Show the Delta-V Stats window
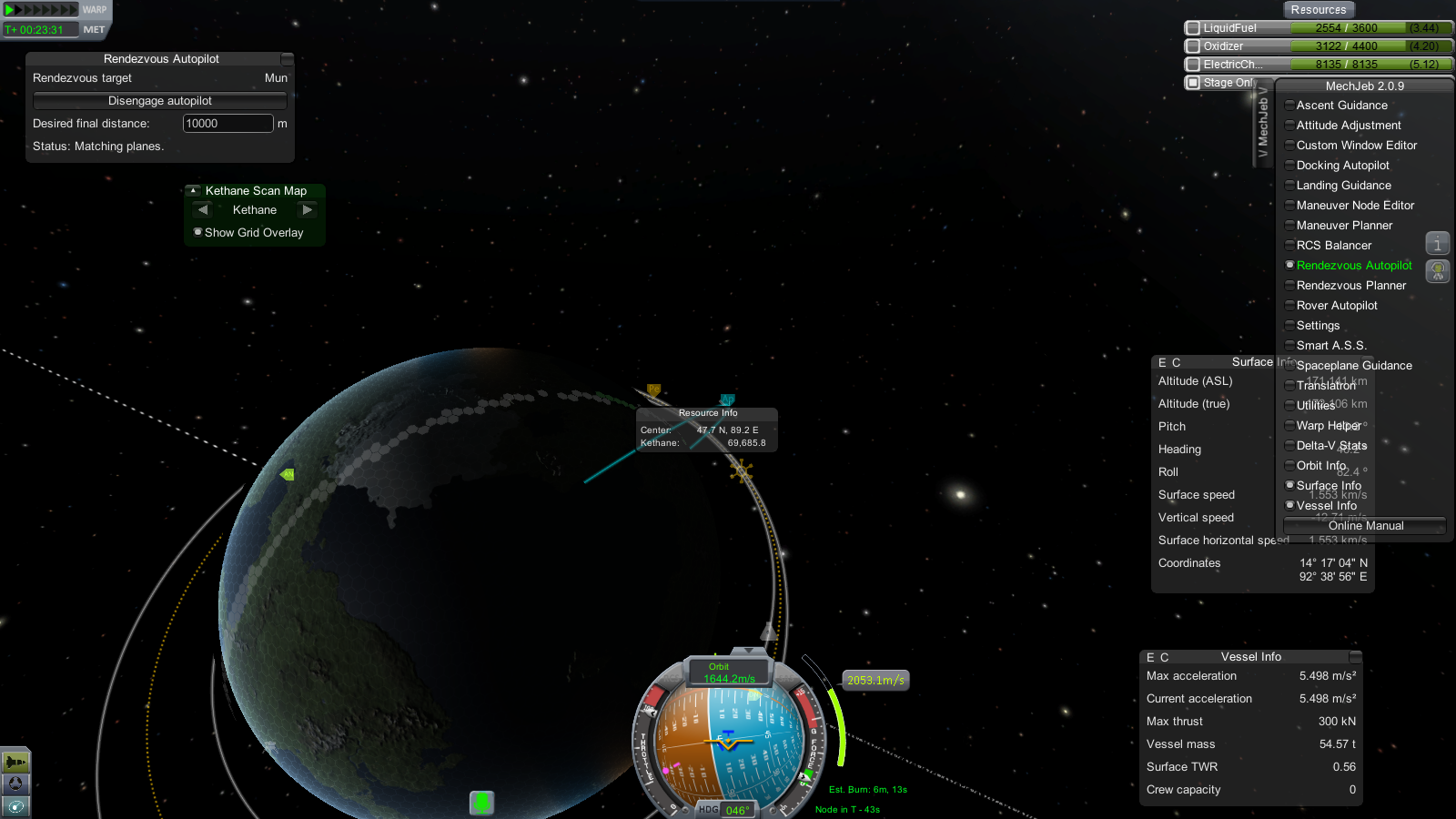The image size is (1456, 819). tap(1331, 446)
